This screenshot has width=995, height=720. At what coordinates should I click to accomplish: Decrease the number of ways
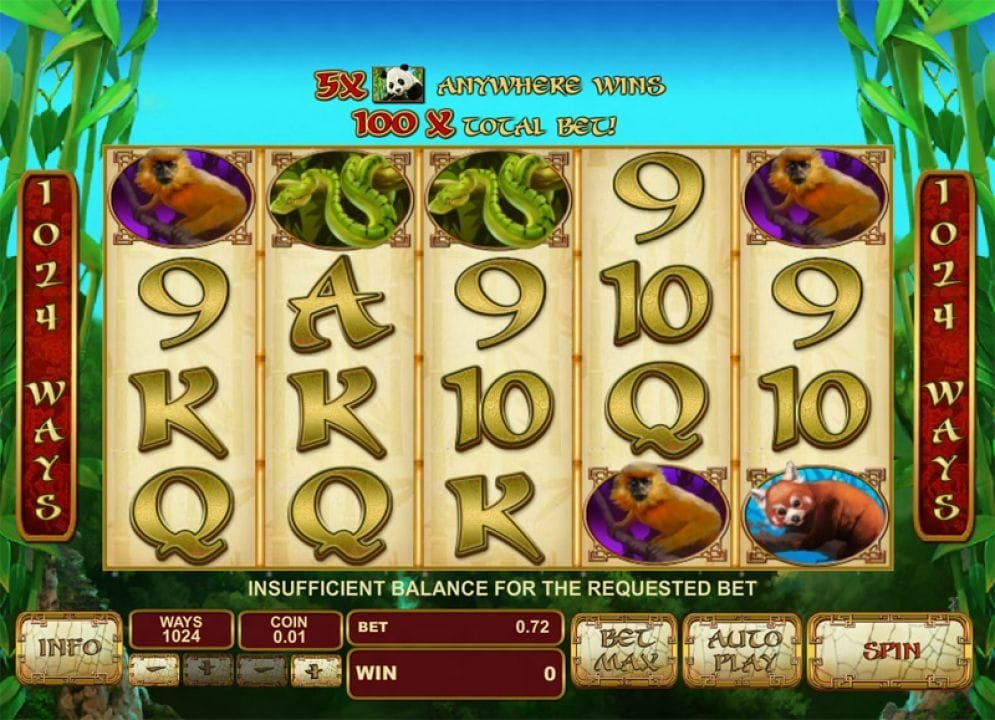154,670
